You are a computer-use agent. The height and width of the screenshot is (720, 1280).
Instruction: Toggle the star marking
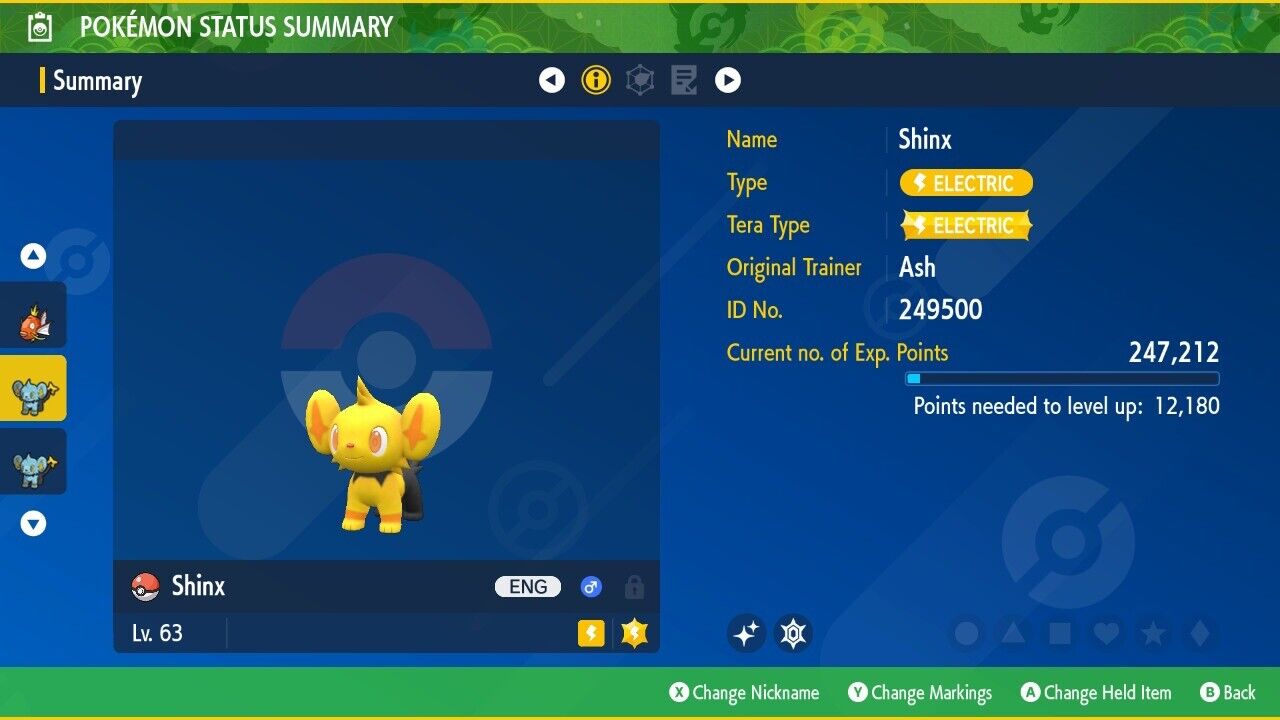[x=1152, y=633]
